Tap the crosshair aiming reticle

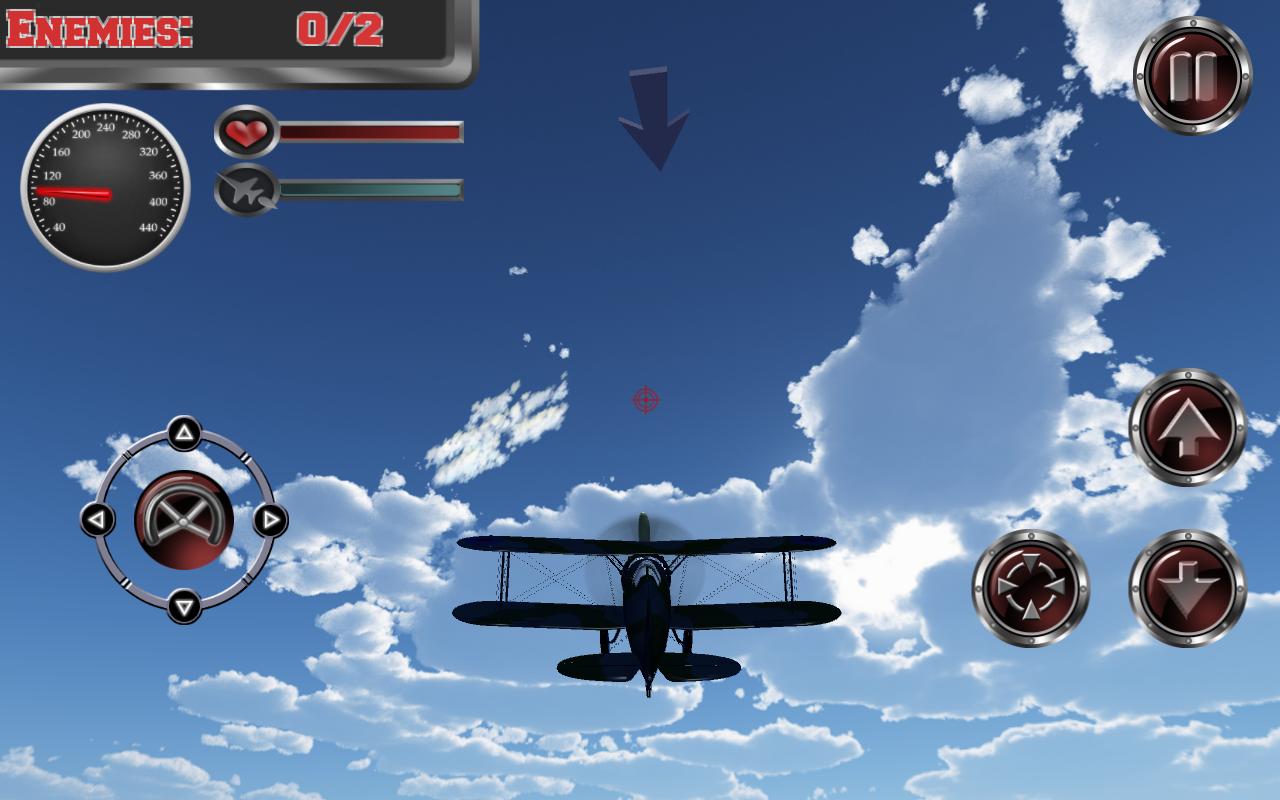(645, 398)
